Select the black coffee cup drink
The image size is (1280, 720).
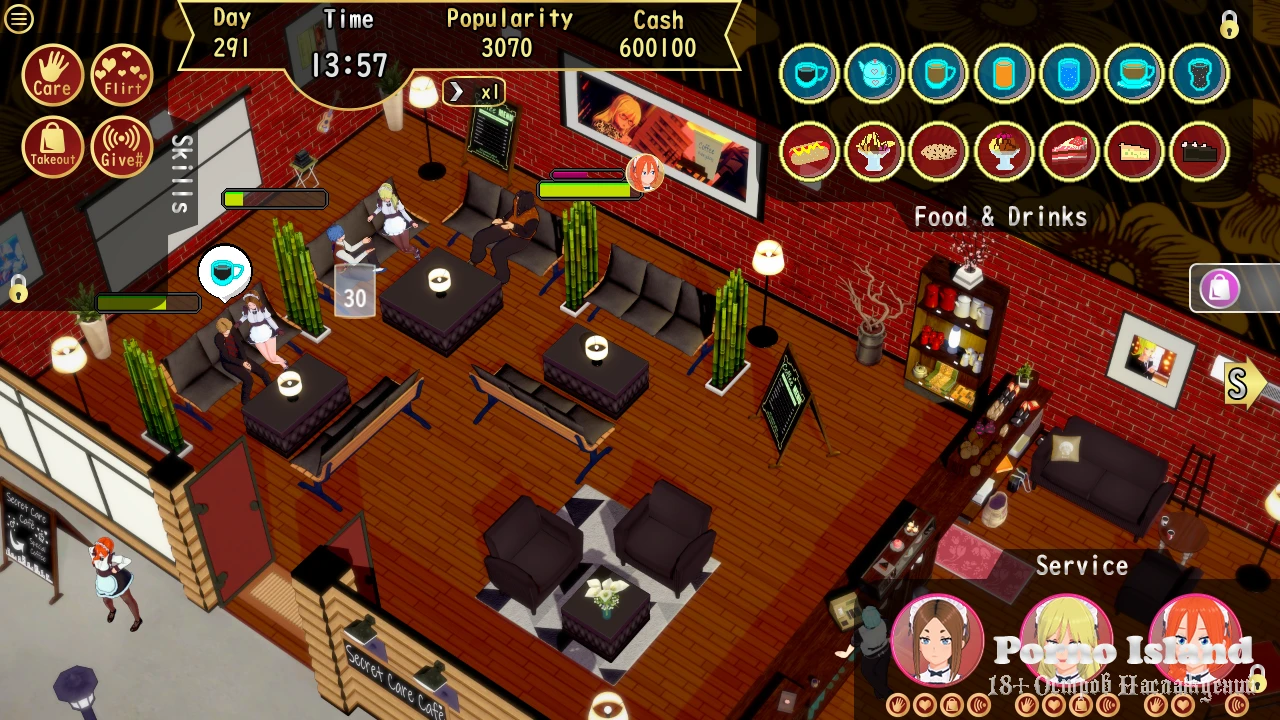pos(809,73)
